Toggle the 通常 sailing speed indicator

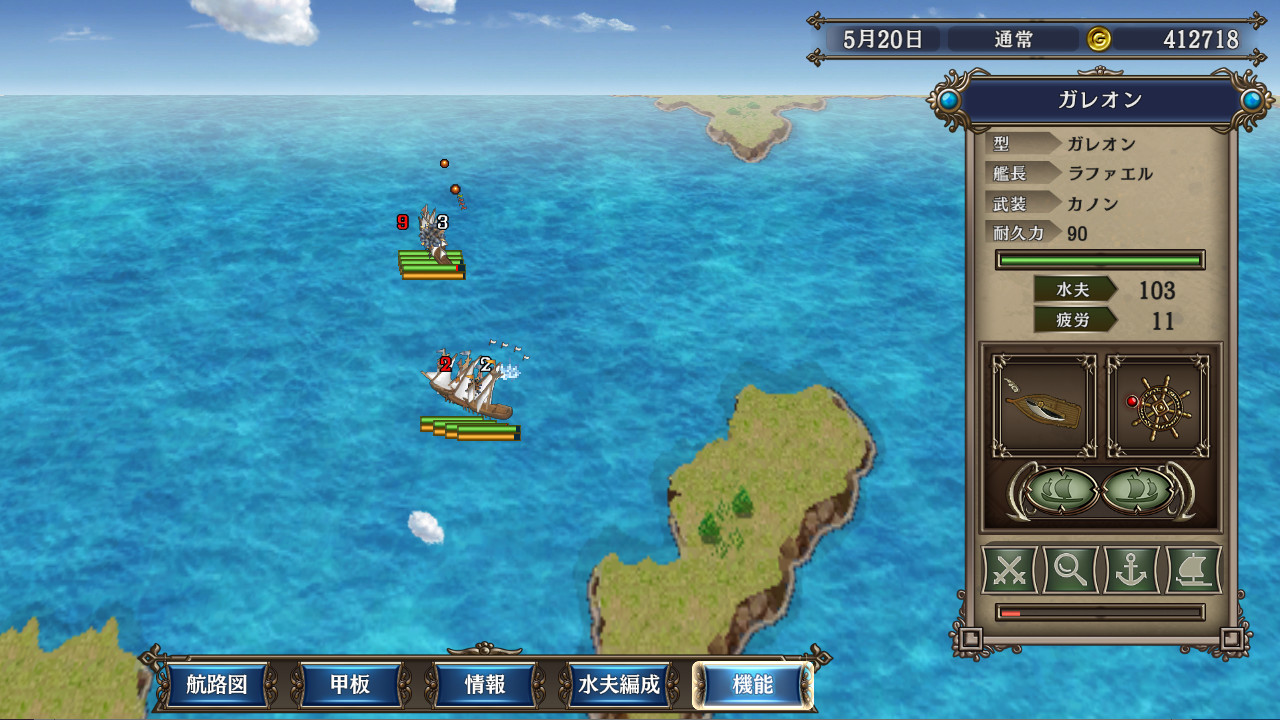click(1013, 40)
